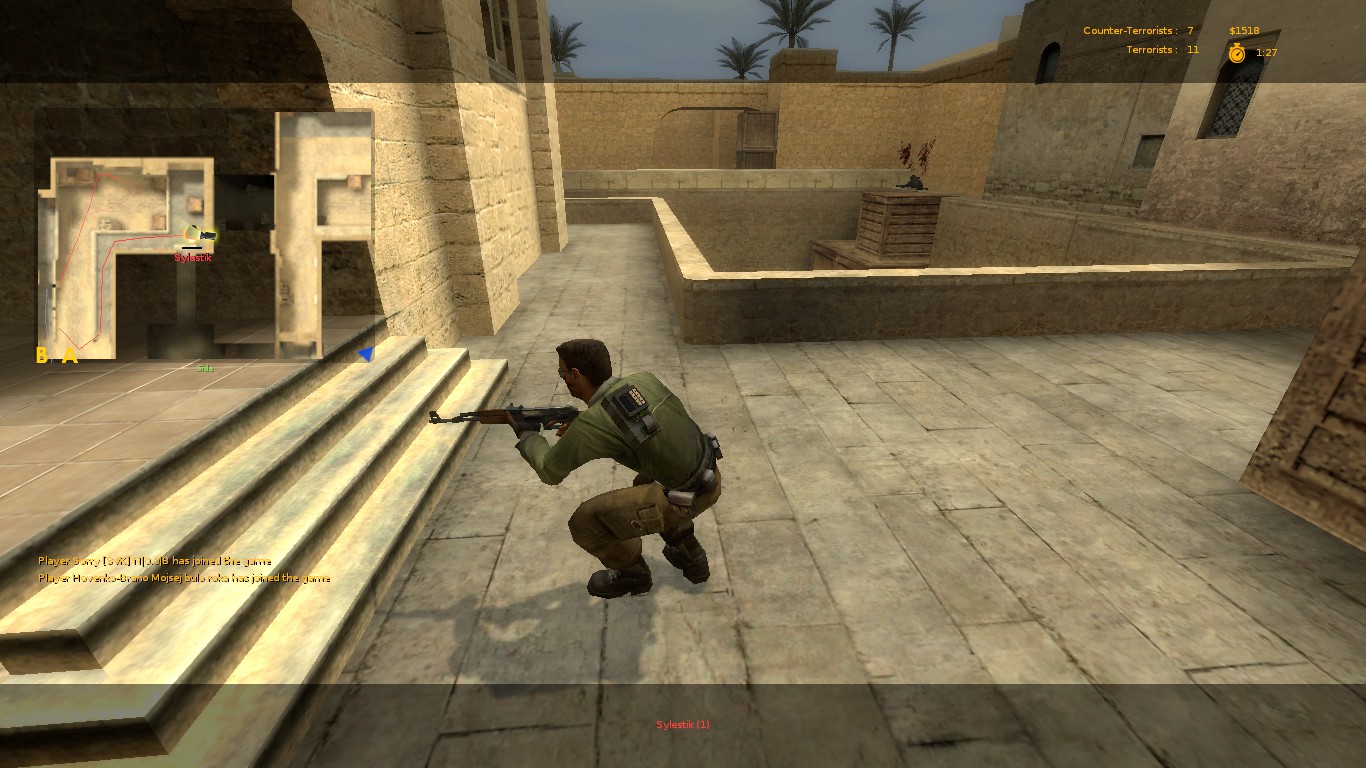Click the $1518 money counter
This screenshot has height=768, width=1366.
[1243, 30]
